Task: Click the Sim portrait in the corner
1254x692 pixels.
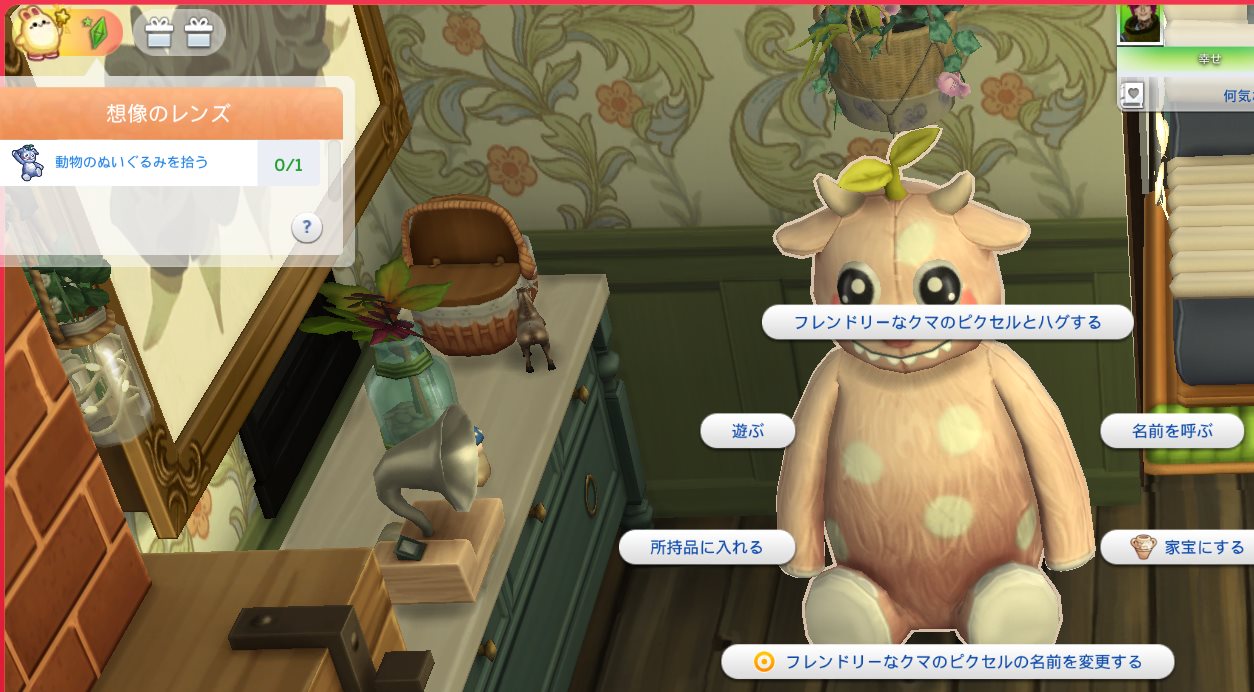Action: [1140, 22]
